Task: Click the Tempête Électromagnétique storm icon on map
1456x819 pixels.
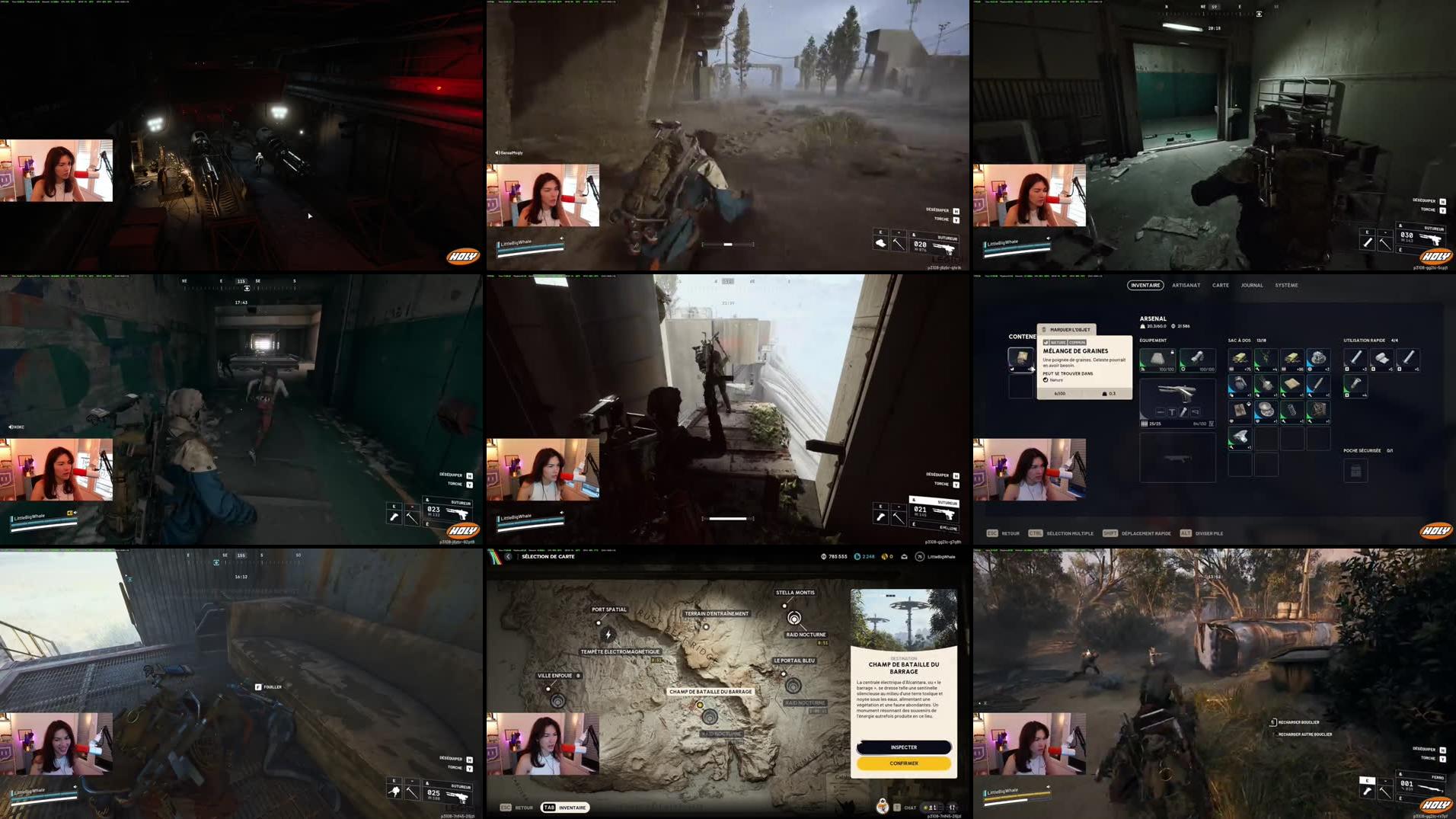Action: pyautogui.click(x=608, y=635)
